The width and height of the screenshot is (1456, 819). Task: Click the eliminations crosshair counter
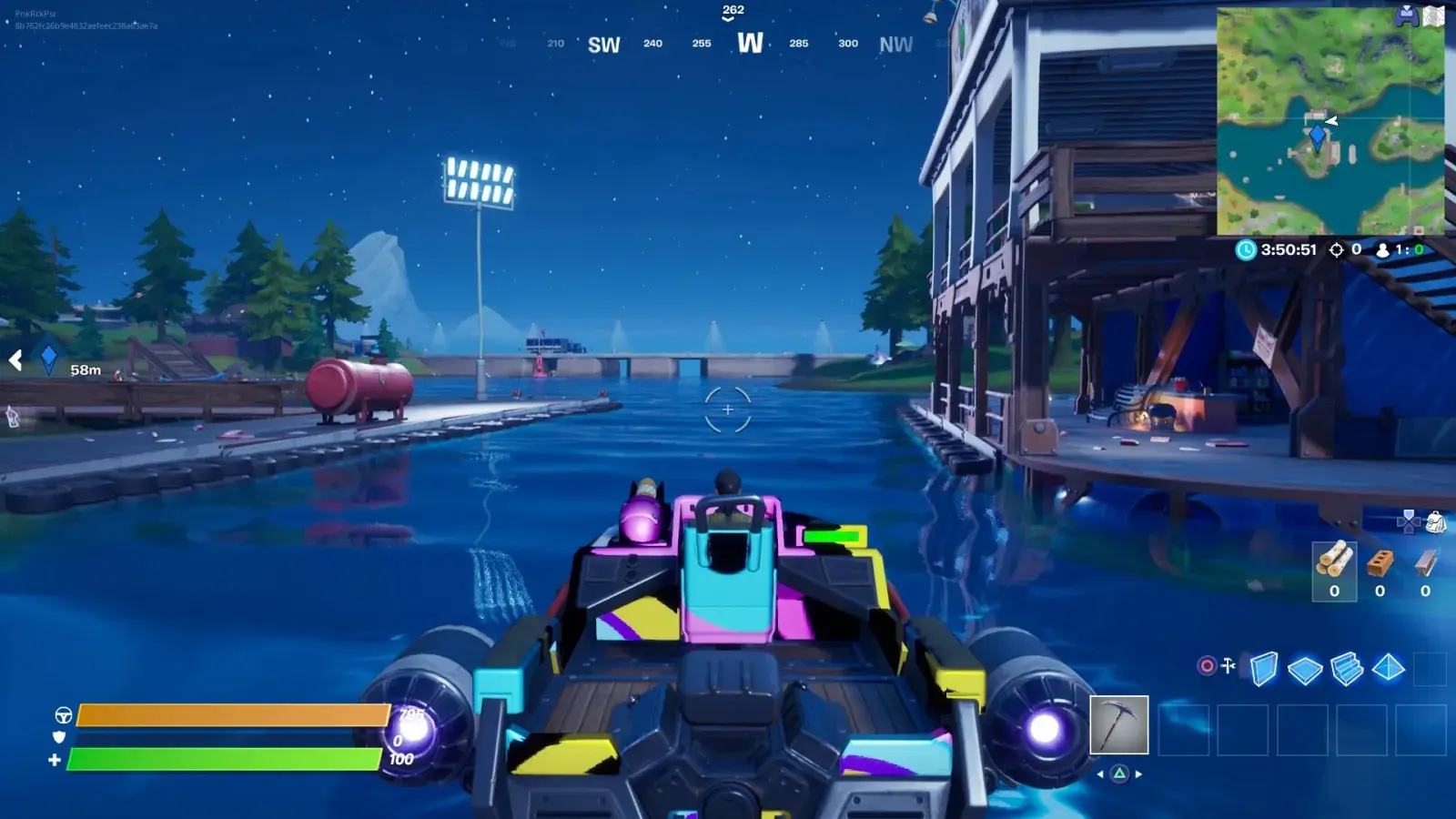[x=1336, y=248]
